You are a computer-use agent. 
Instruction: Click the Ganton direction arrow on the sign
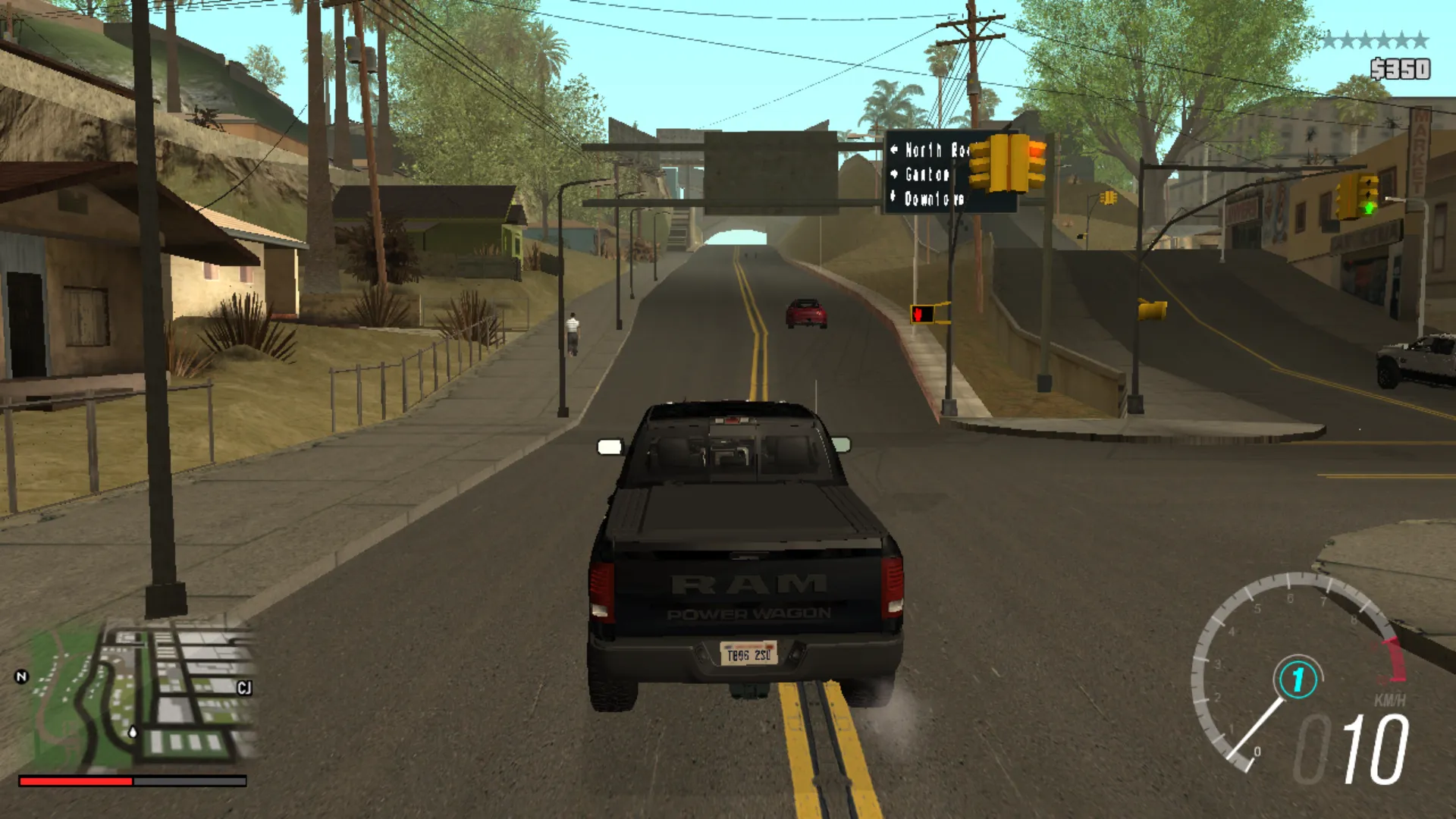(894, 174)
